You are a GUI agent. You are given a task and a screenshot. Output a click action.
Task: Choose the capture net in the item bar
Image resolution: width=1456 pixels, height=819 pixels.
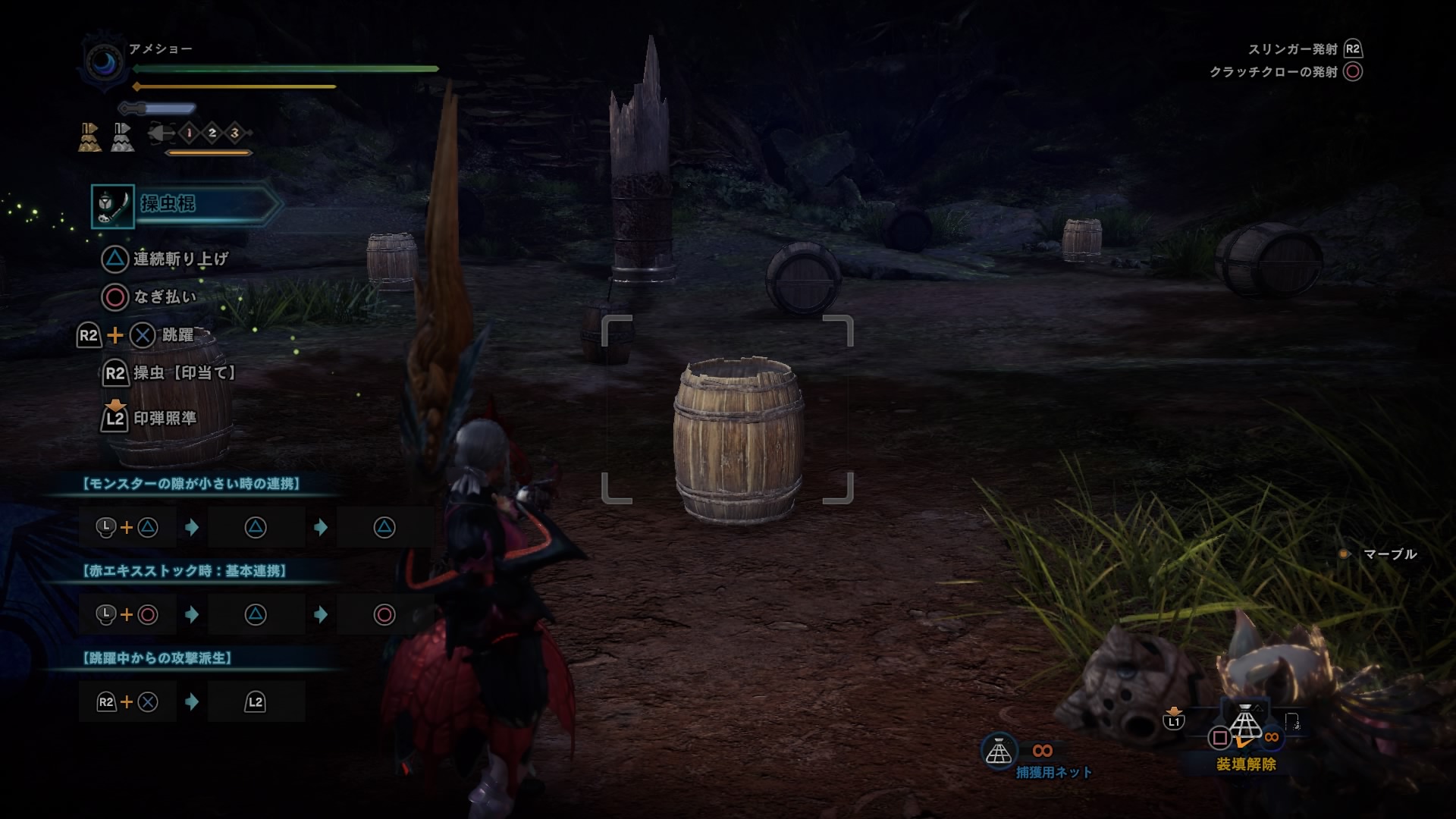click(x=1245, y=724)
